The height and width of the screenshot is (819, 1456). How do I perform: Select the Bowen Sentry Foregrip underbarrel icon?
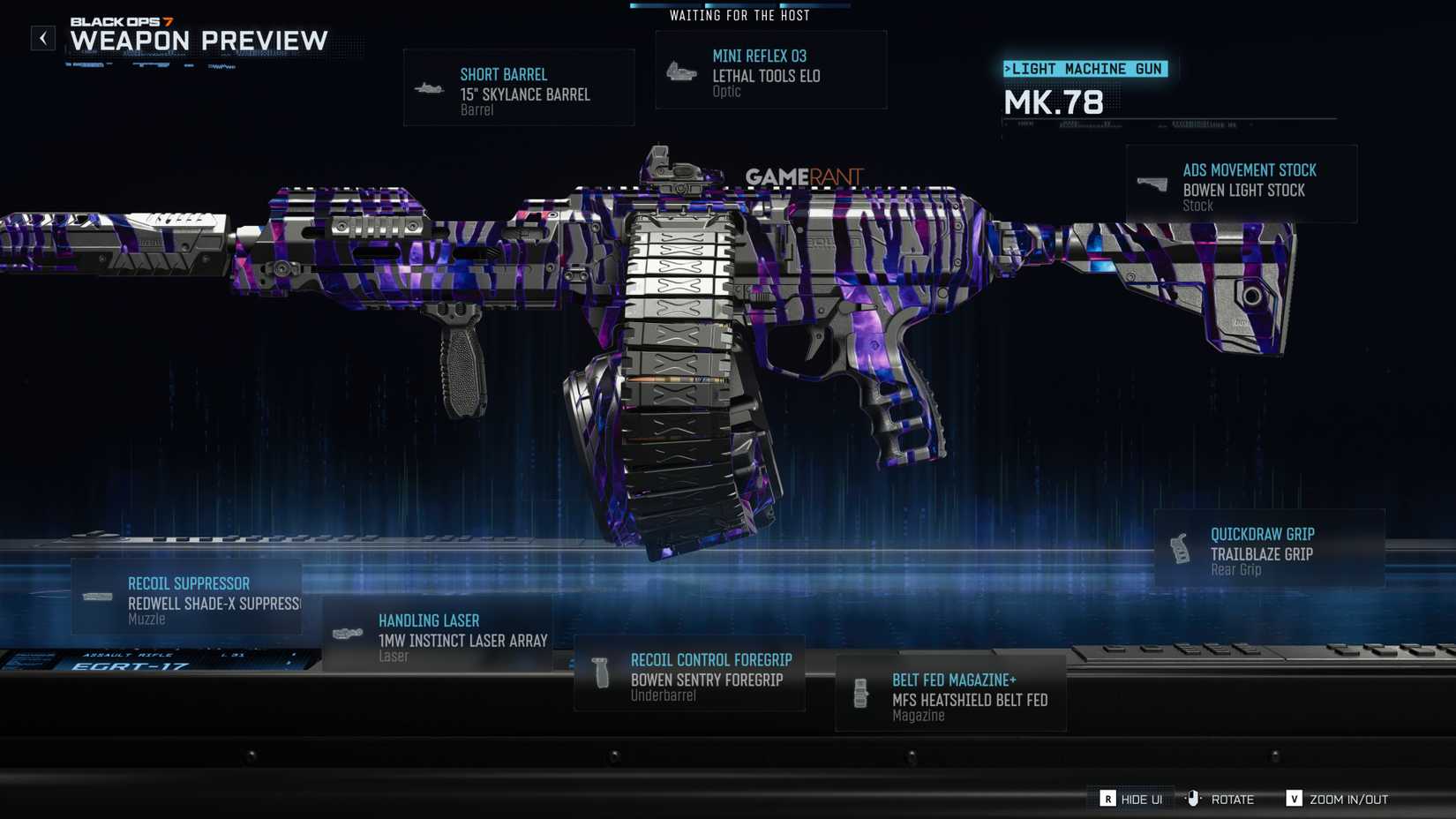(x=601, y=673)
